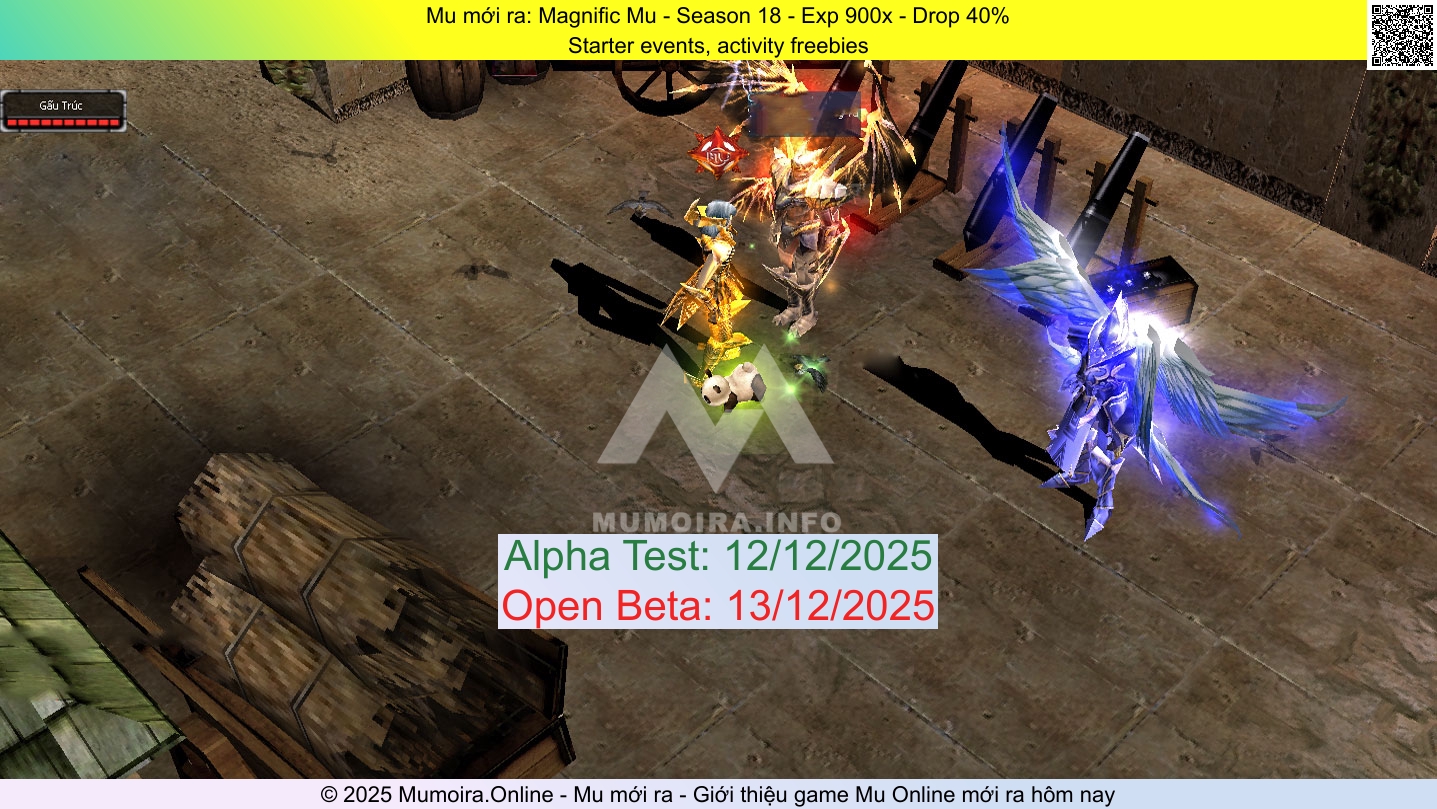The height and width of the screenshot is (809, 1437).
Task: Collapse the date announcement panel
Action: click(x=717, y=580)
